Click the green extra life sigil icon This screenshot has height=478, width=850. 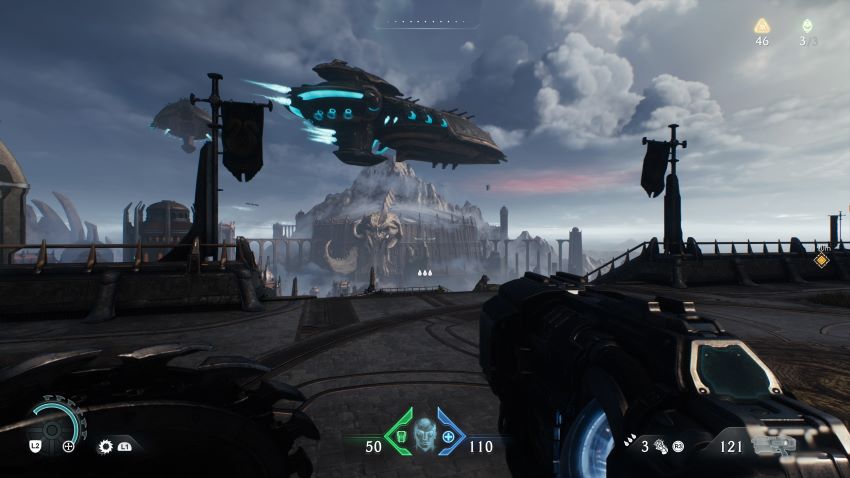click(806, 26)
